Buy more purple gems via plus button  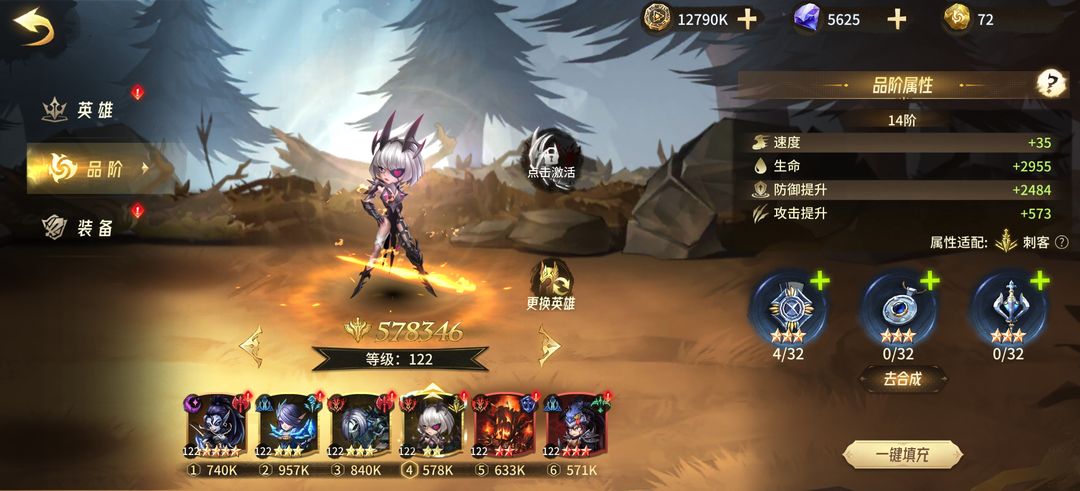[897, 19]
